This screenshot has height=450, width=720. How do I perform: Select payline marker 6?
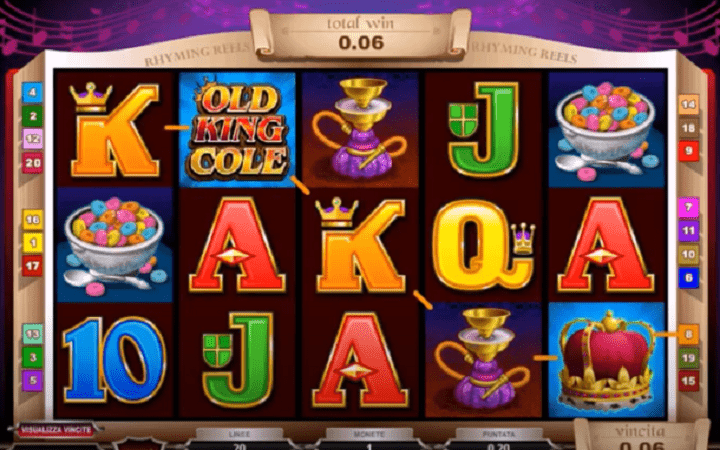(x=688, y=277)
